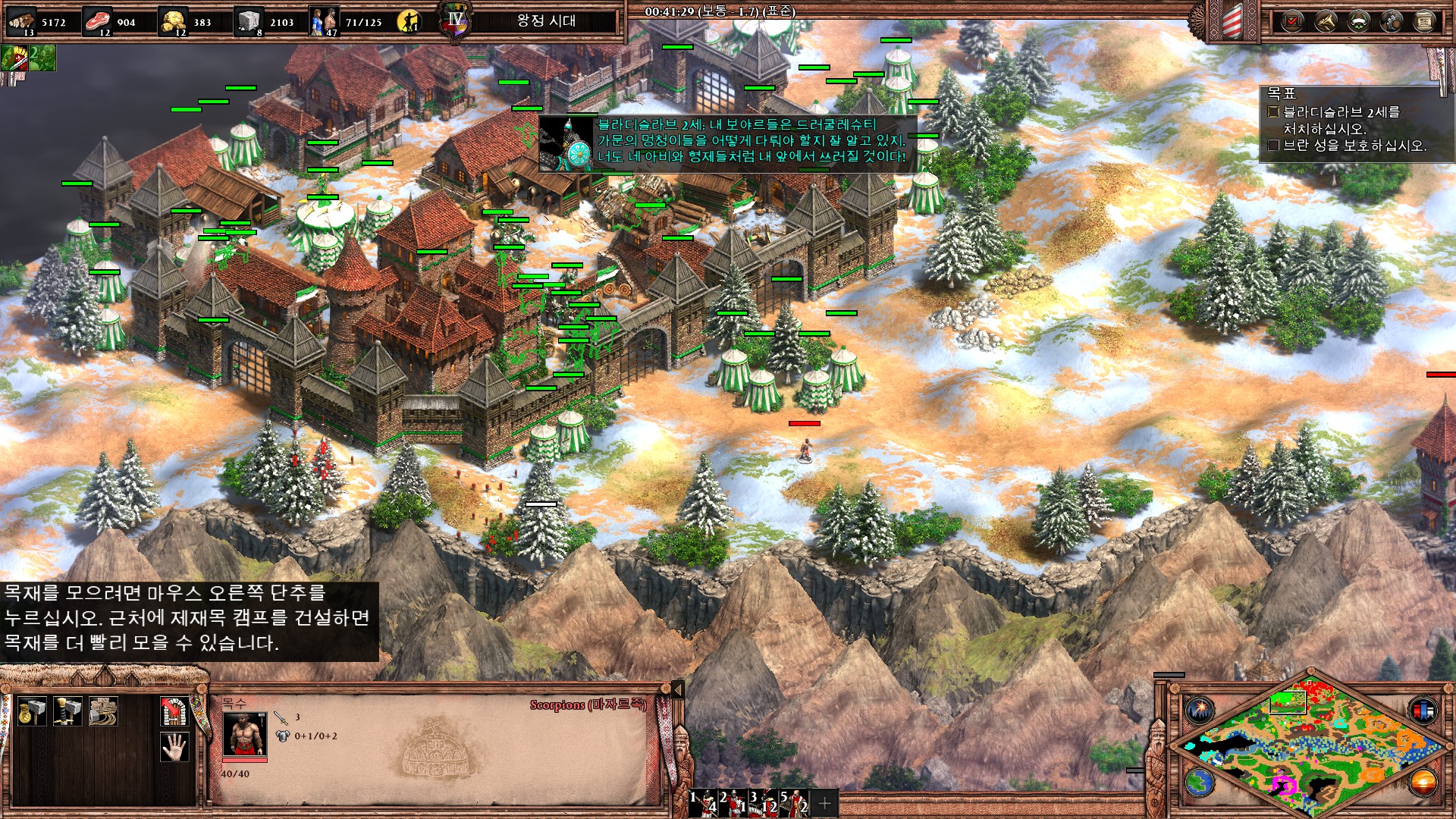This screenshot has width=1456, height=819.
Task: Open the diplomacy laurel wreath button
Action: [x=1358, y=21]
